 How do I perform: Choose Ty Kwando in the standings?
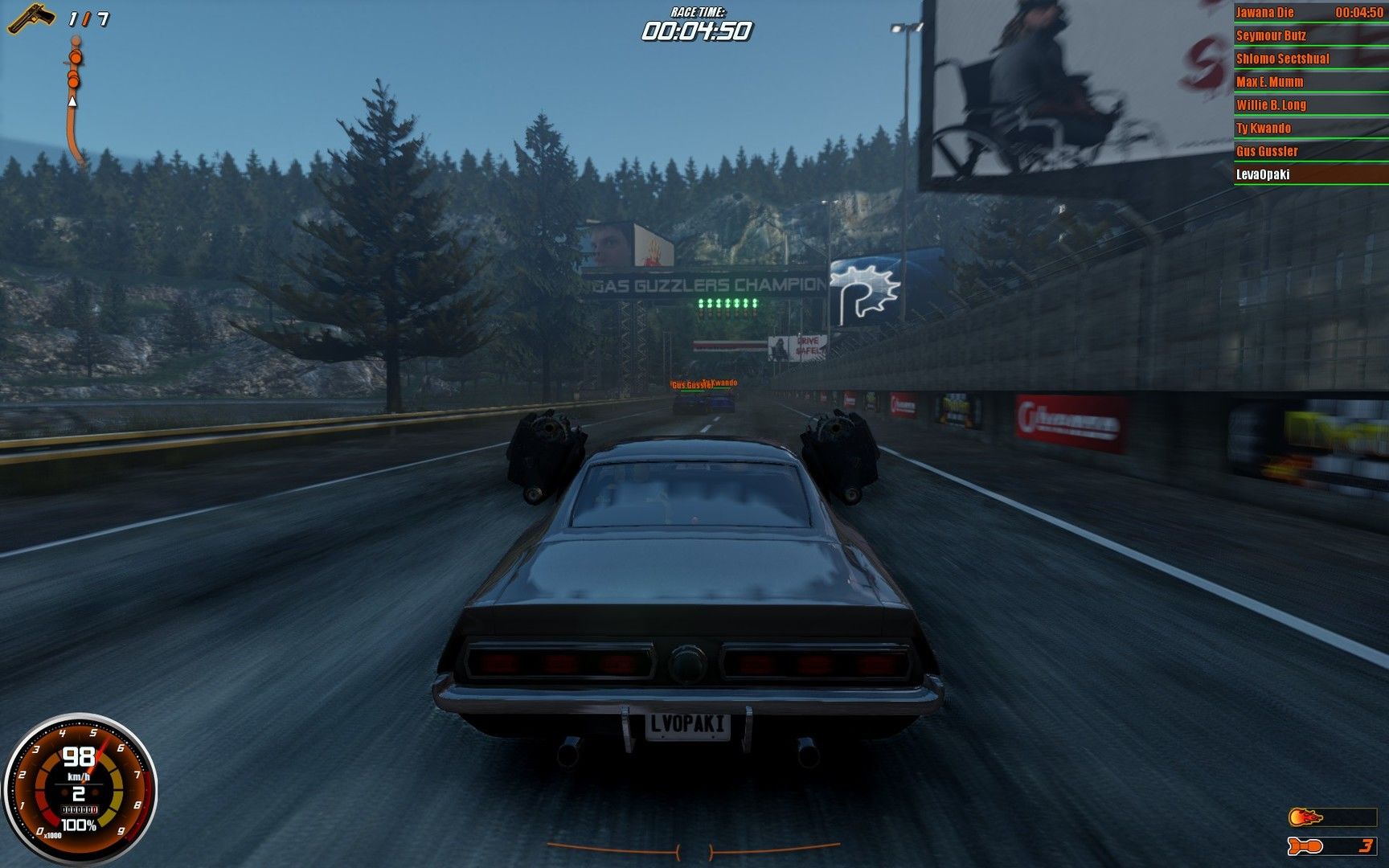tap(1310, 129)
